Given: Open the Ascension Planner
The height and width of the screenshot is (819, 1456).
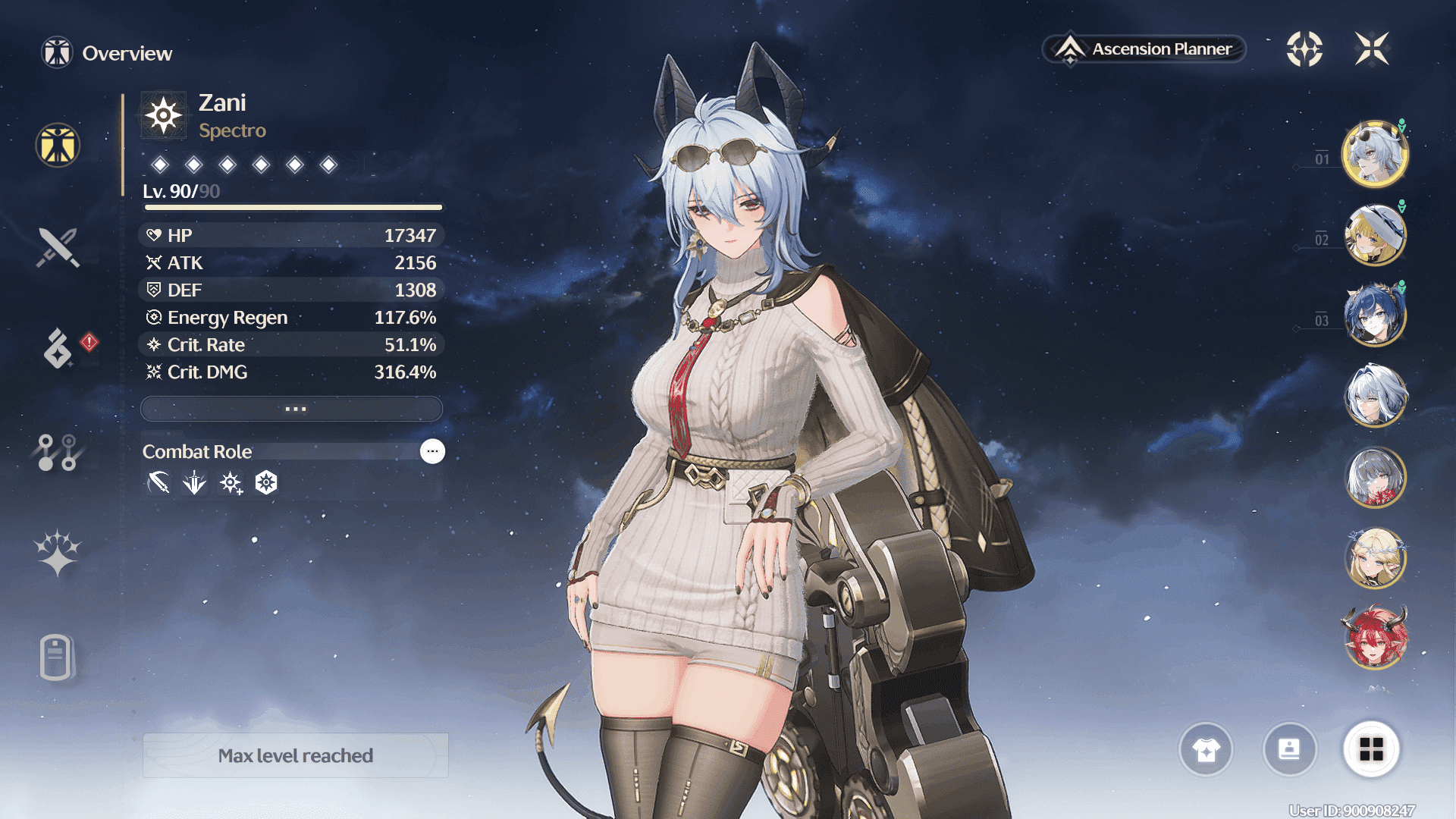Looking at the screenshot, I should [1144, 49].
